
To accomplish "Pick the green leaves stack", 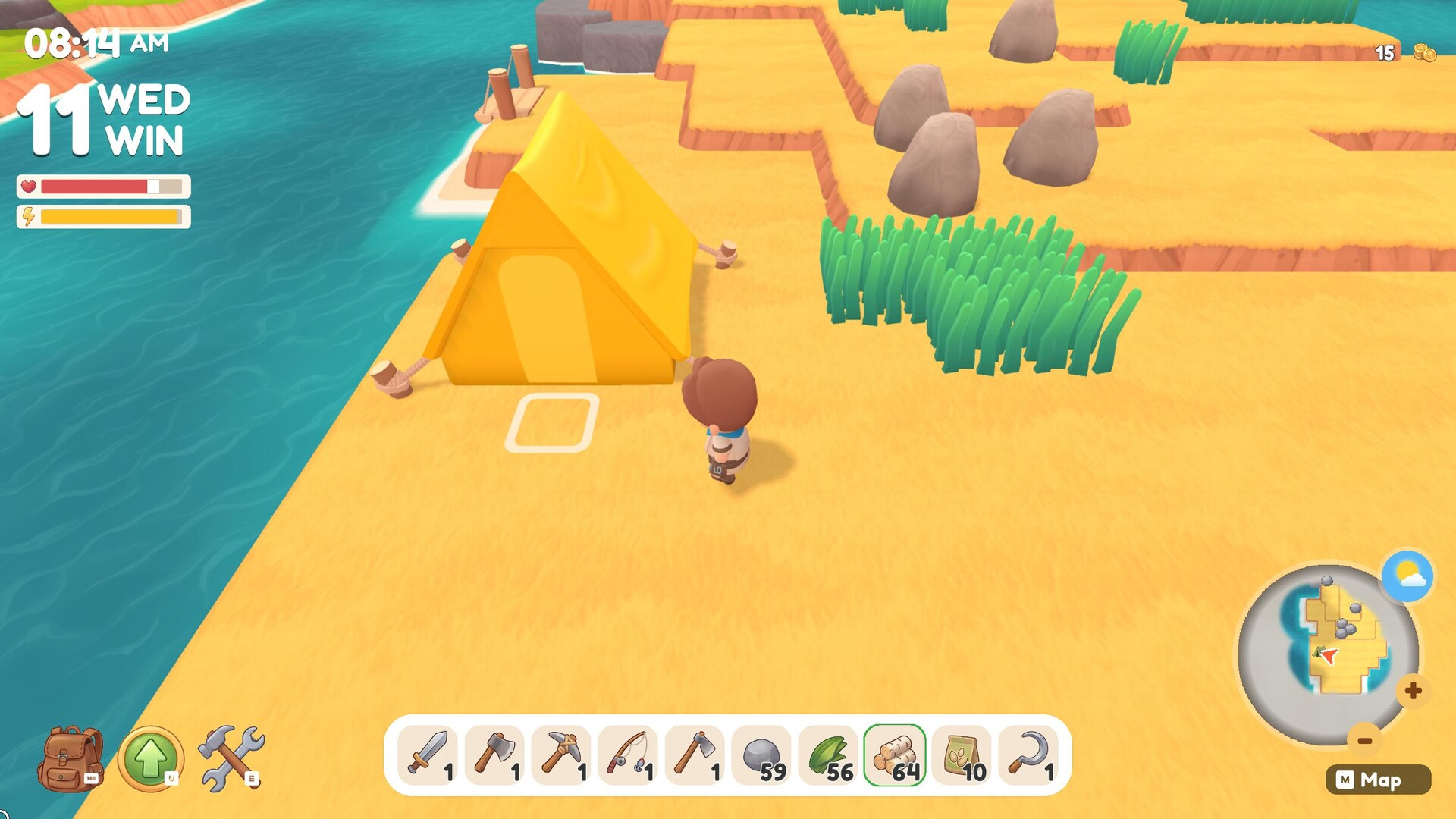I will point(828,755).
